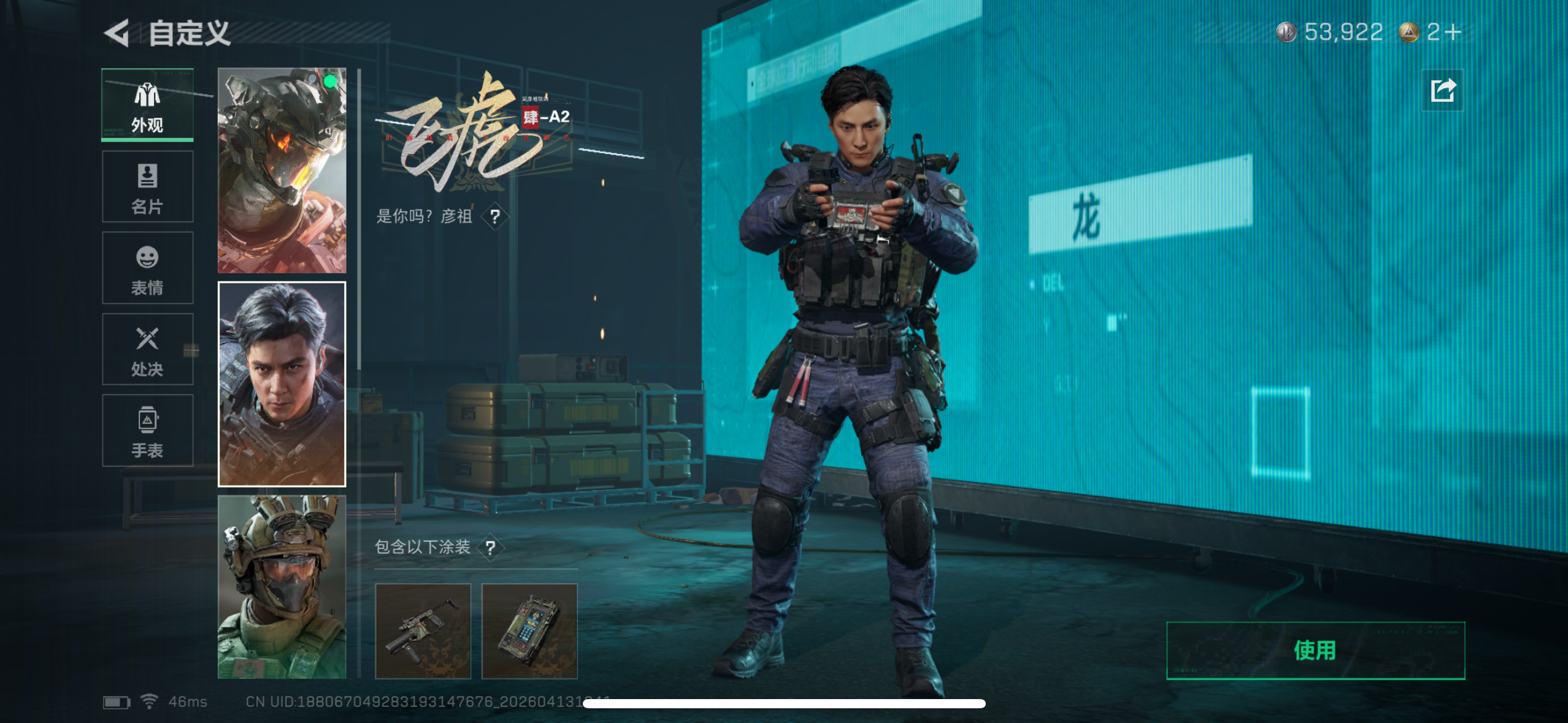Click the share icon in top right
The height and width of the screenshot is (723, 1568).
click(1443, 90)
